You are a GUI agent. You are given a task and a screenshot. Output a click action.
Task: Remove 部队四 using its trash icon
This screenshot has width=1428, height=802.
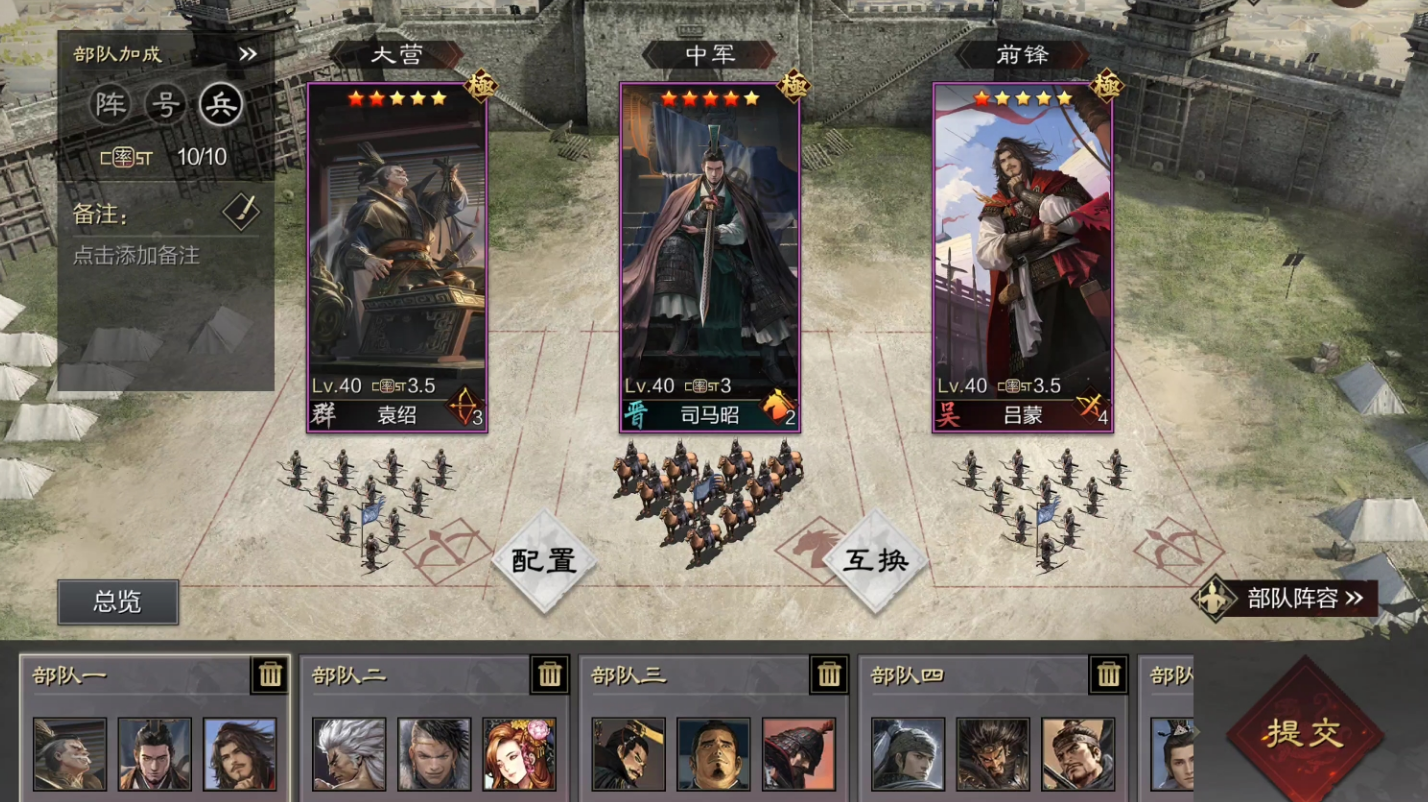coord(1109,675)
